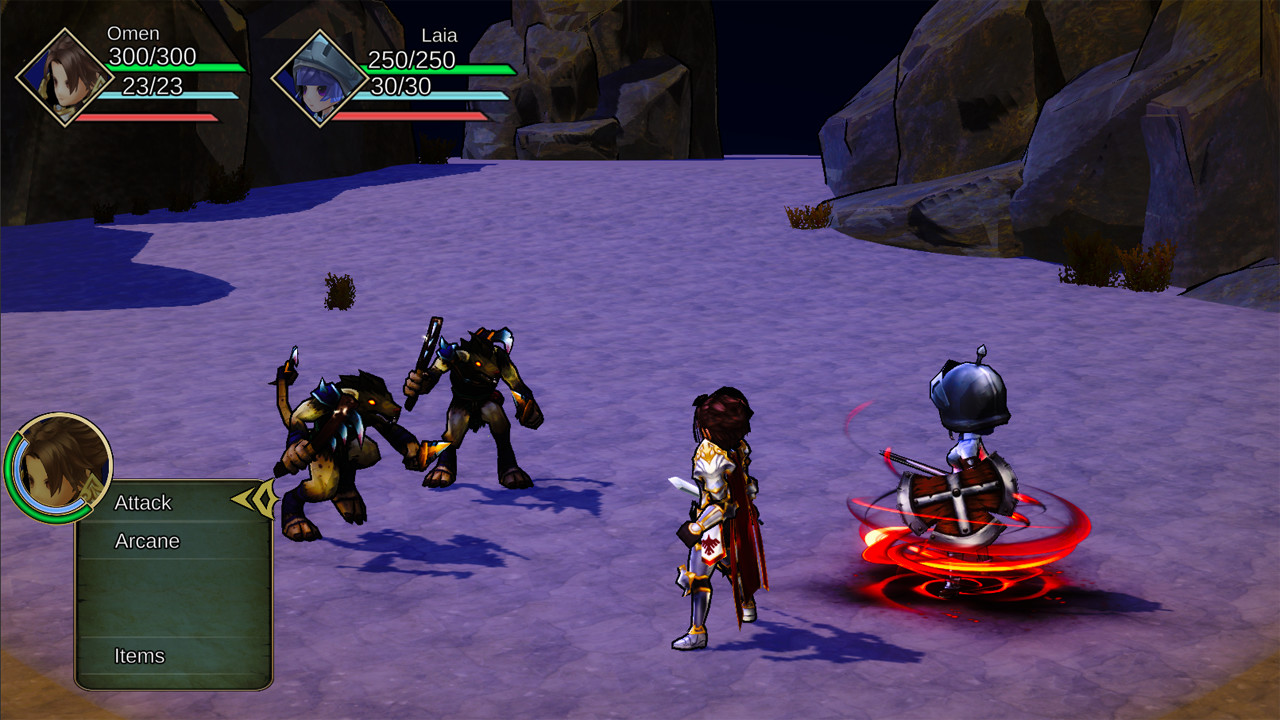
Task: Choose Arcane from the battle menu
Action: pos(147,541)
